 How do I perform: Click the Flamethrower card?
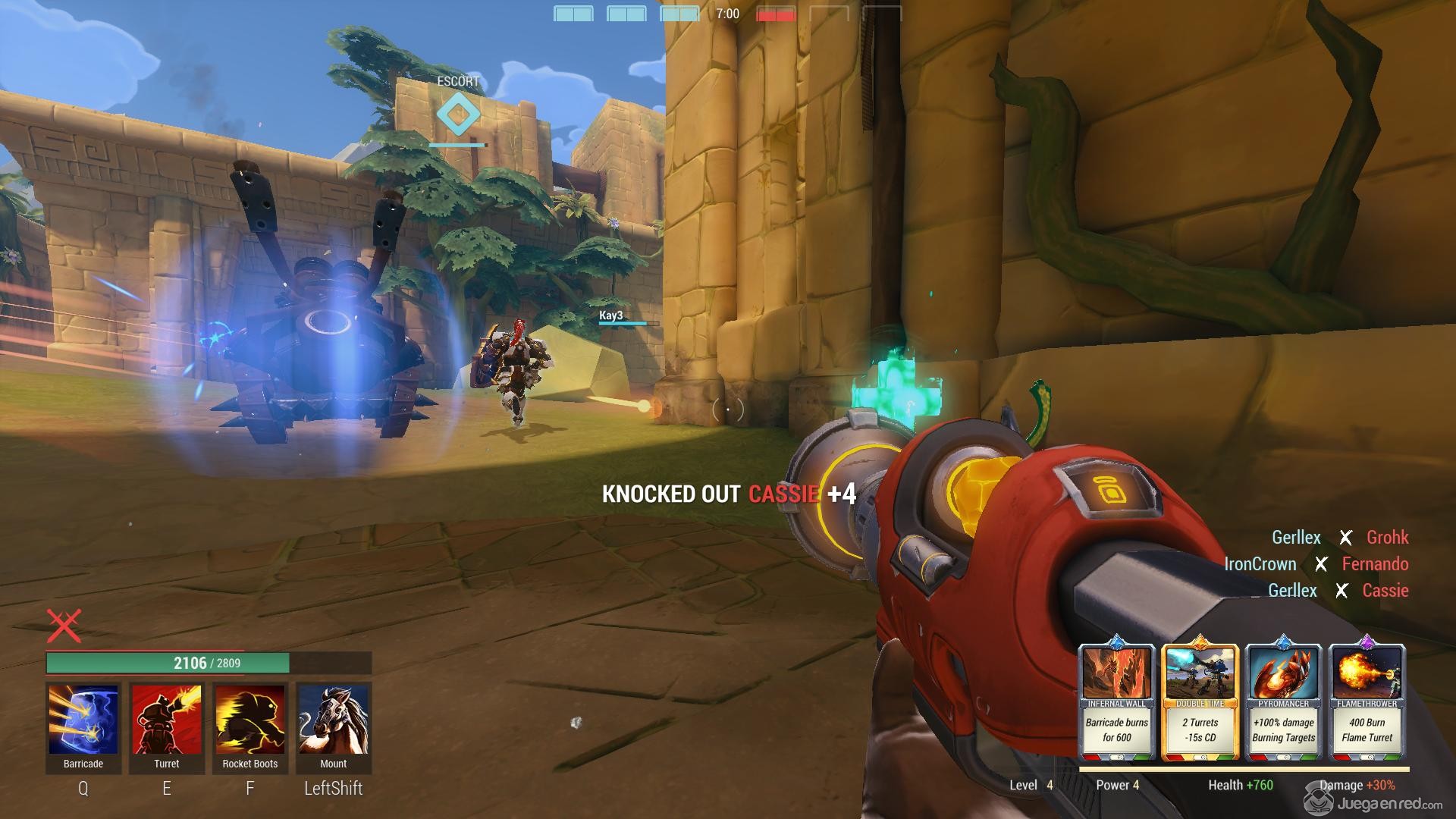(x=1367, y=701)
